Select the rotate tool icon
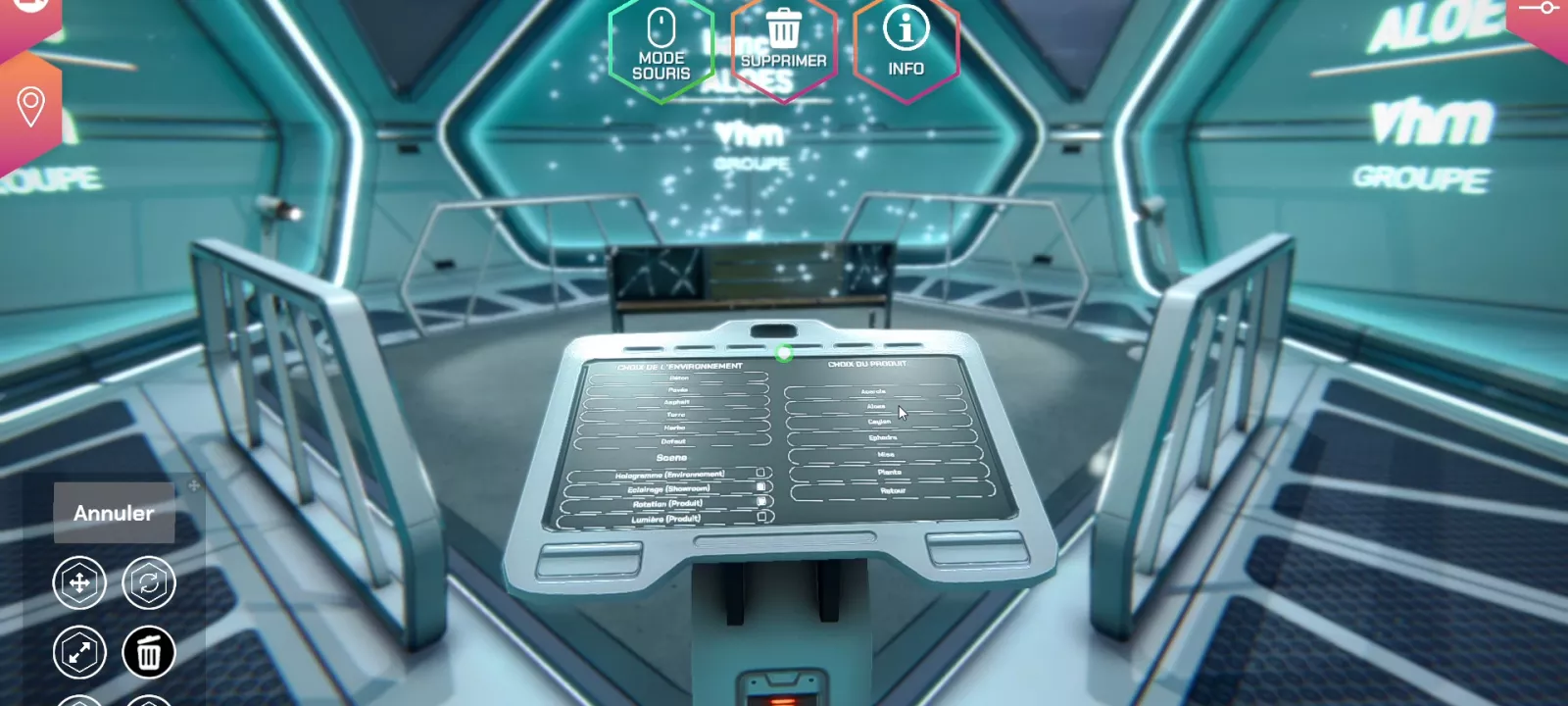 [149, 581]
